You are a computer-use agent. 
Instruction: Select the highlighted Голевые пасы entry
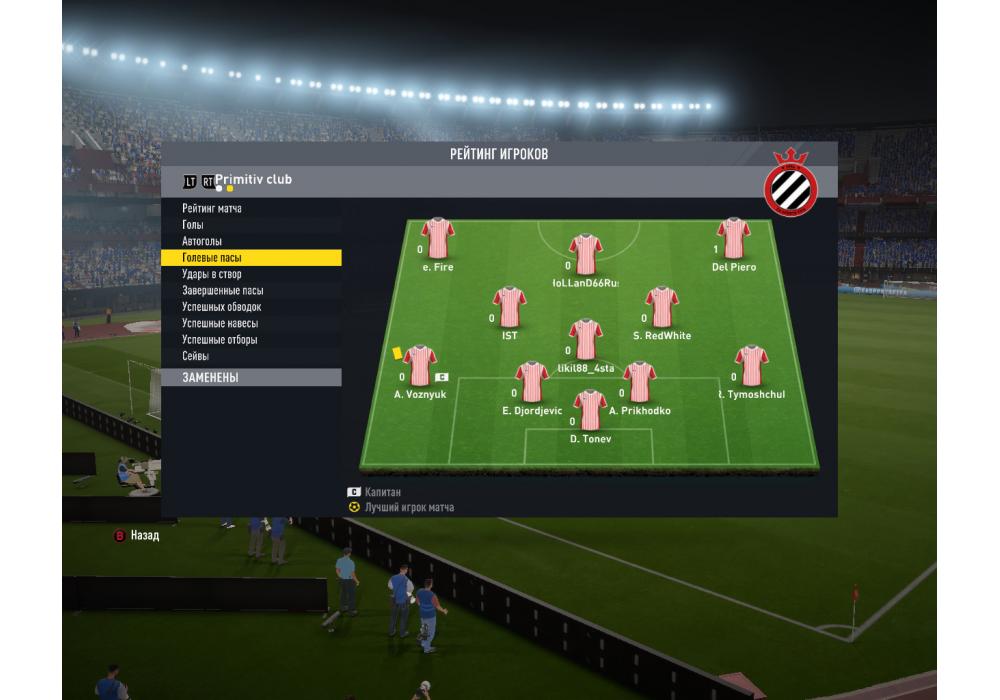[212, 258]
